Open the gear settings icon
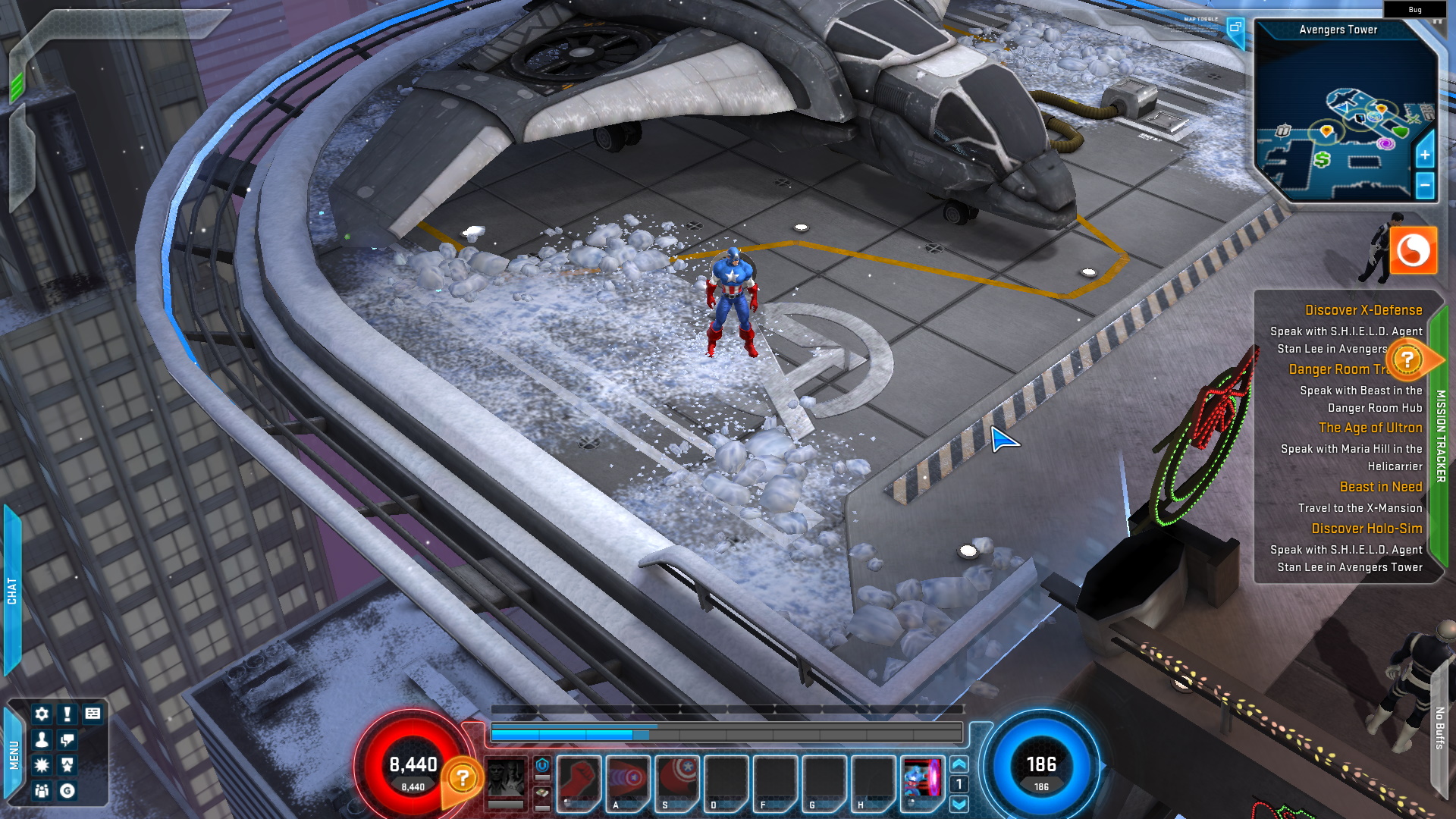The width and height of the screenshot is (1456, 819). (x=42, y=714)
